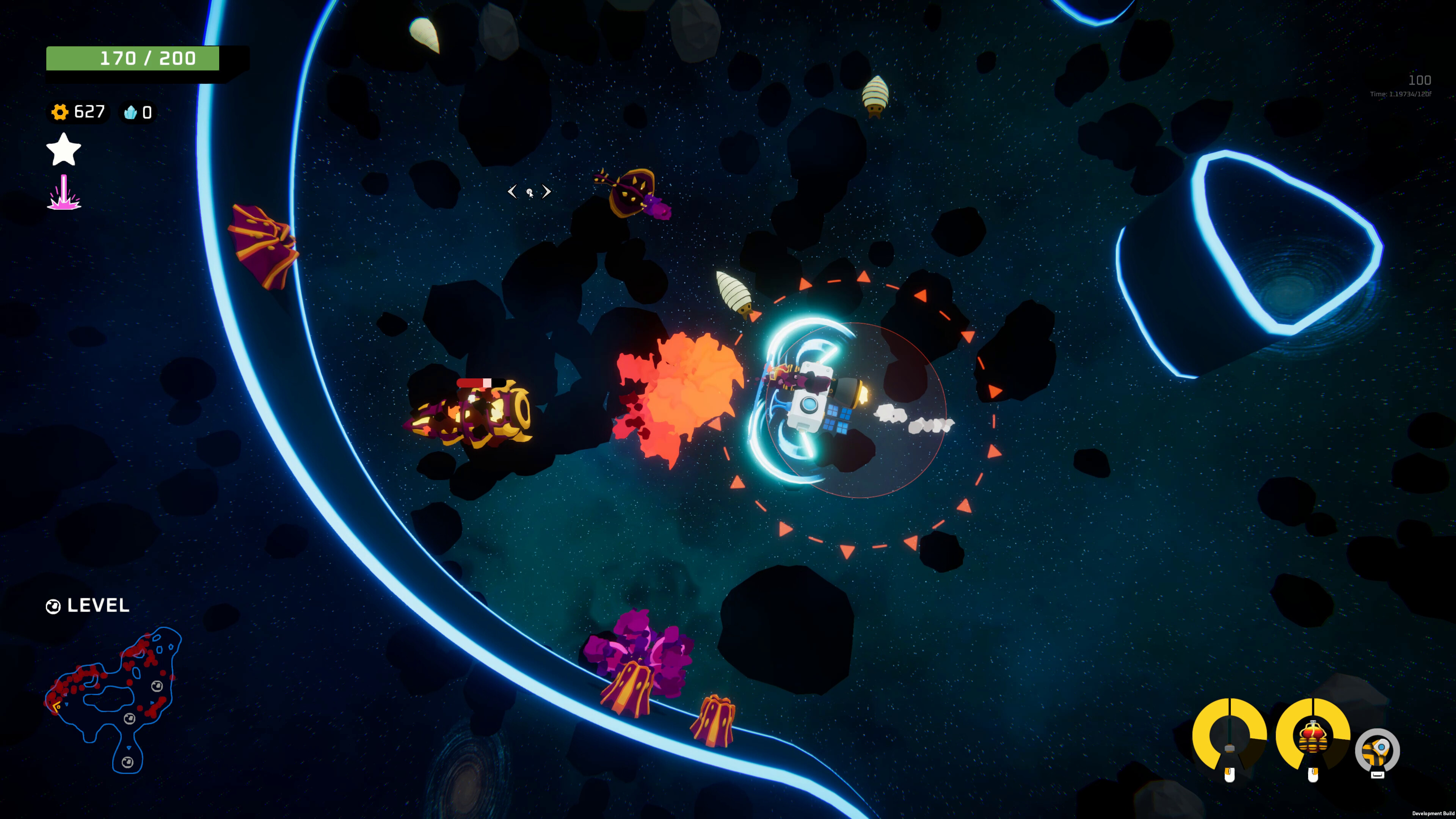Select the white star rating icon
This screenshot has height=819, width=1456.
pos(63,150)
